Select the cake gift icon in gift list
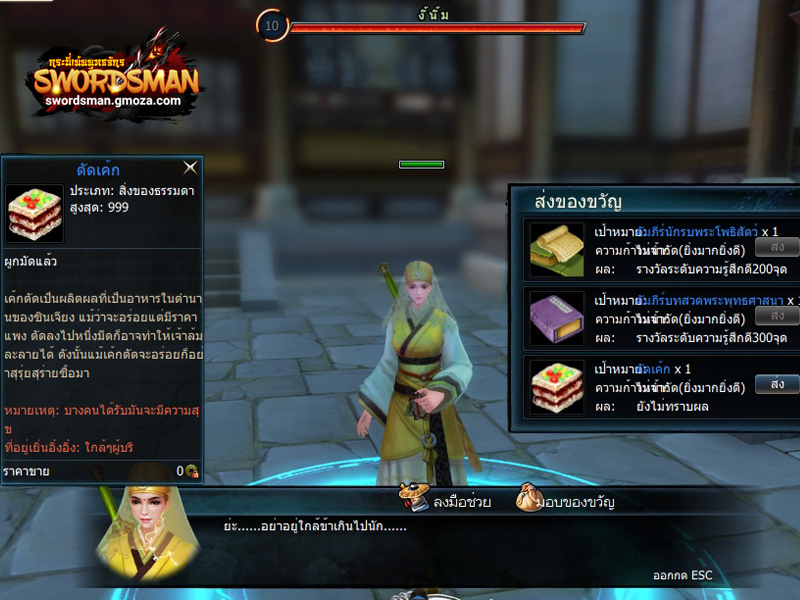The width and height of the screenshot is (800, 600). click(557, 388)
